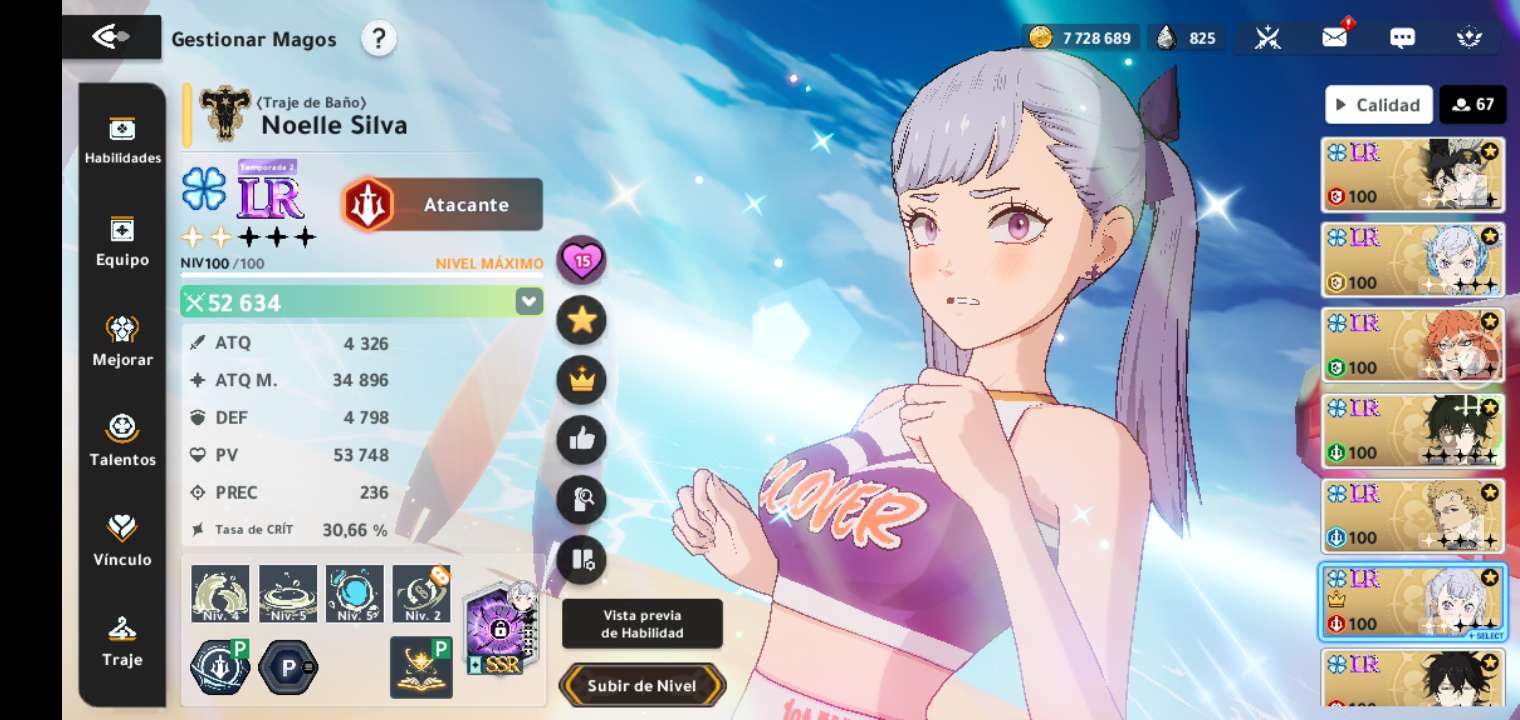Open the Equipo tab
Viewport: 1520px width, 720px height.
122,241
